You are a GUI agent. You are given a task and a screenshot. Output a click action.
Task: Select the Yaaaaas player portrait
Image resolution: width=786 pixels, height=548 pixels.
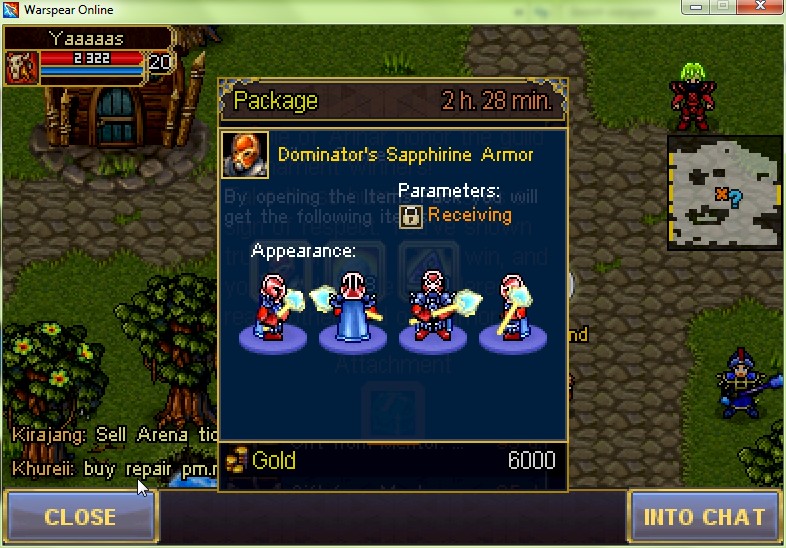21,67
